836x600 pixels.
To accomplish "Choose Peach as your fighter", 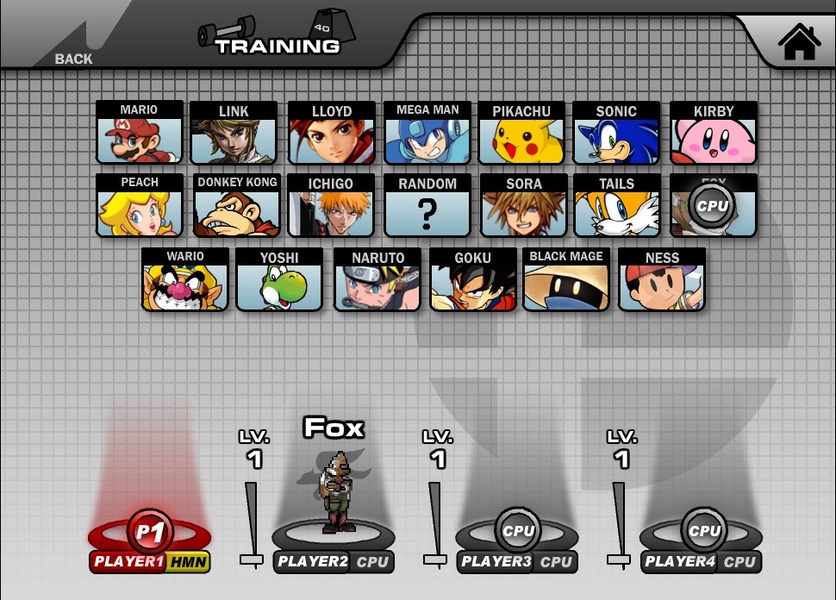I will tap(139, 204).
